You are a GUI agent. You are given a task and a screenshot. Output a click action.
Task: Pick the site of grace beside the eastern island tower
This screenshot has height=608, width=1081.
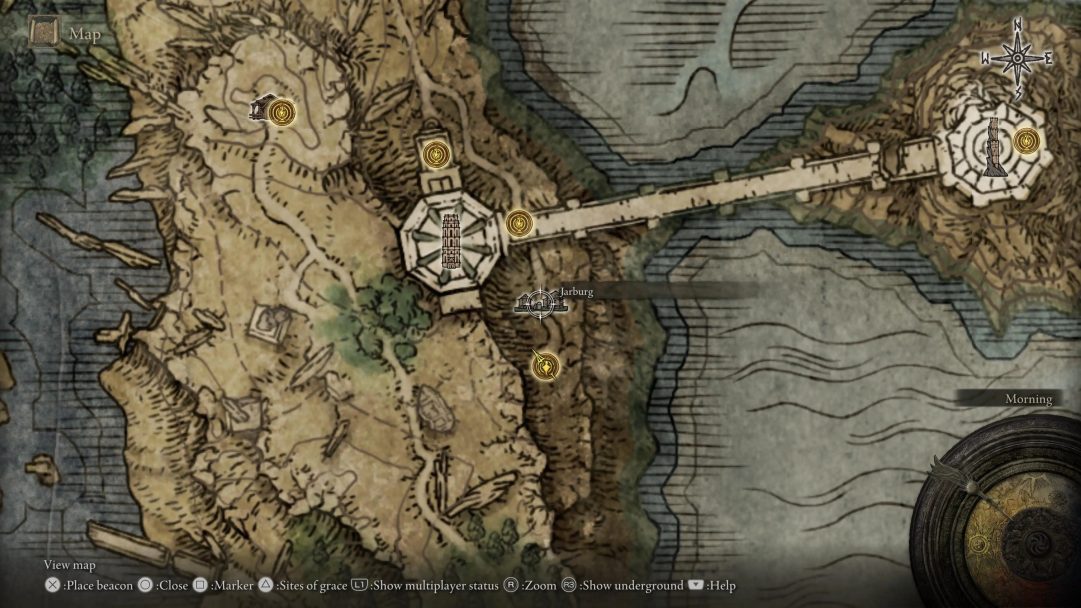[x=1025, y=141]
